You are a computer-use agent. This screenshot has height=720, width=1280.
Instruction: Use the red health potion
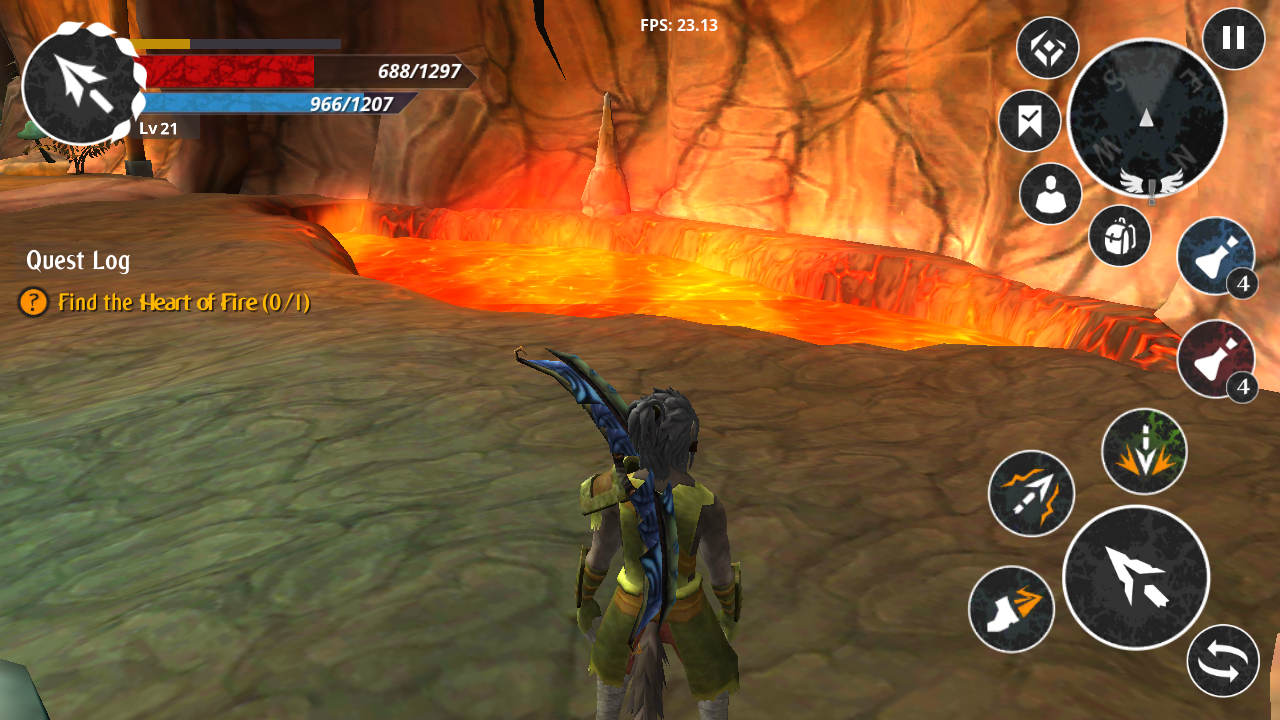click(1215, 359)
